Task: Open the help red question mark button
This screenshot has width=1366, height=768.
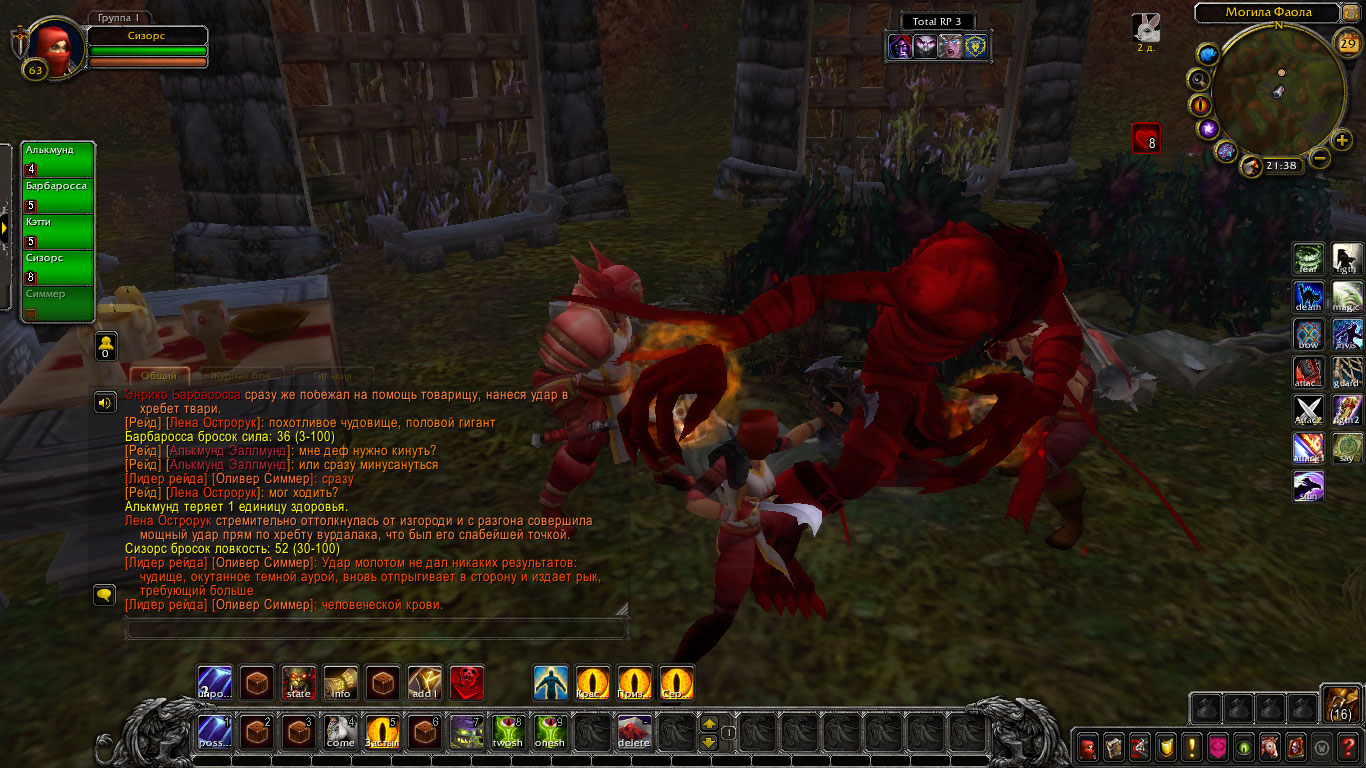Action: pos(1348,747)
